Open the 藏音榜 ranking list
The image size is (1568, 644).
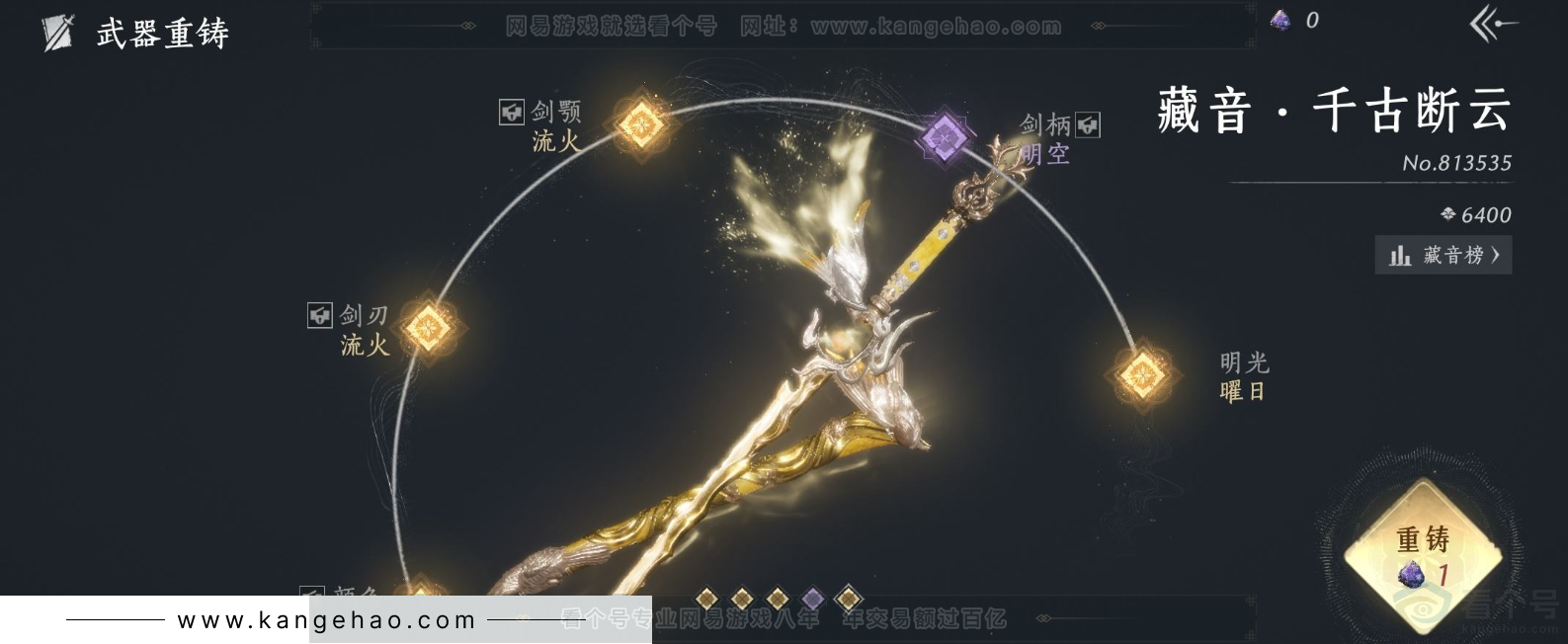pyautogui.click(x=1444, y=256)
